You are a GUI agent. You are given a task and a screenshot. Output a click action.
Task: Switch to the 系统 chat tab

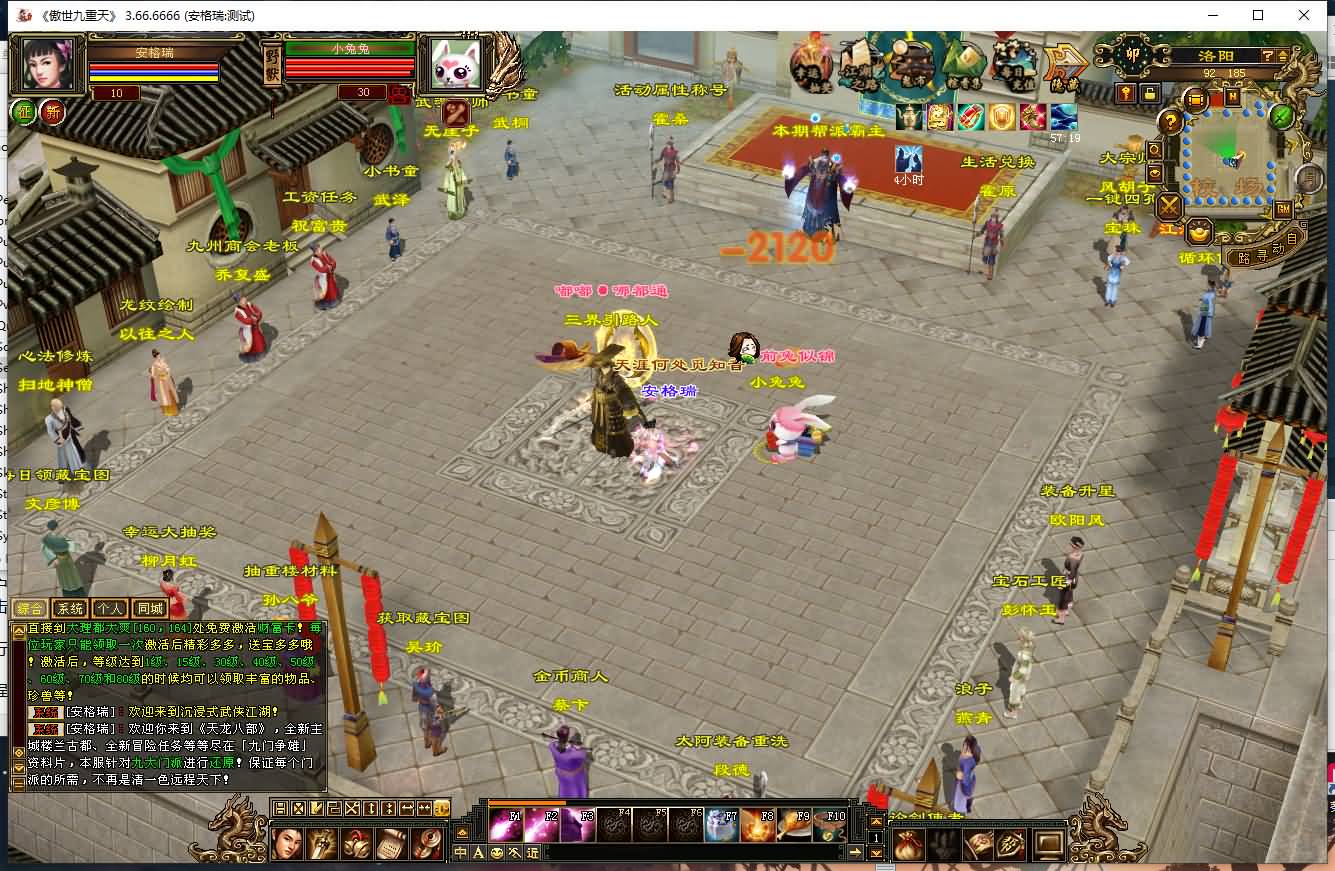click(x=70, y=608)
